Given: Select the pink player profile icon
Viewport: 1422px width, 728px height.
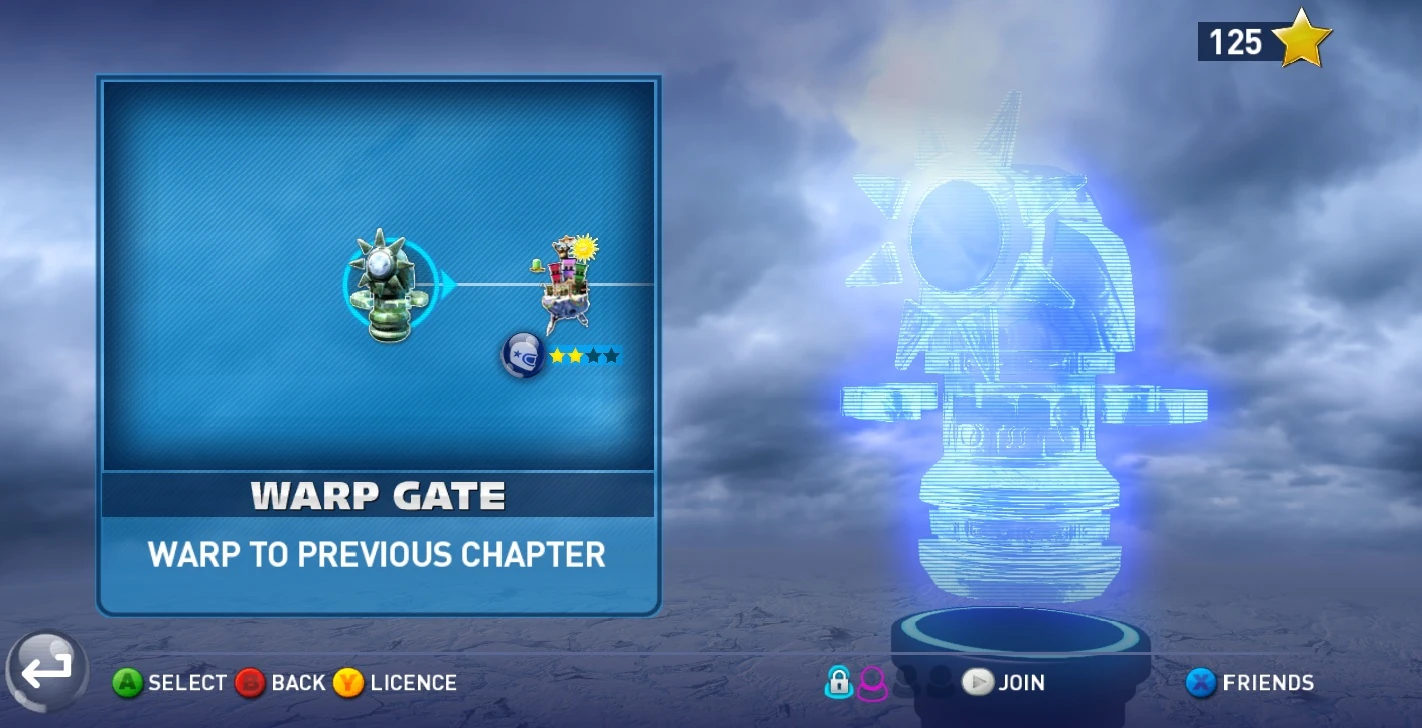Looking at the screenshot, I should (x=872, y=683).
